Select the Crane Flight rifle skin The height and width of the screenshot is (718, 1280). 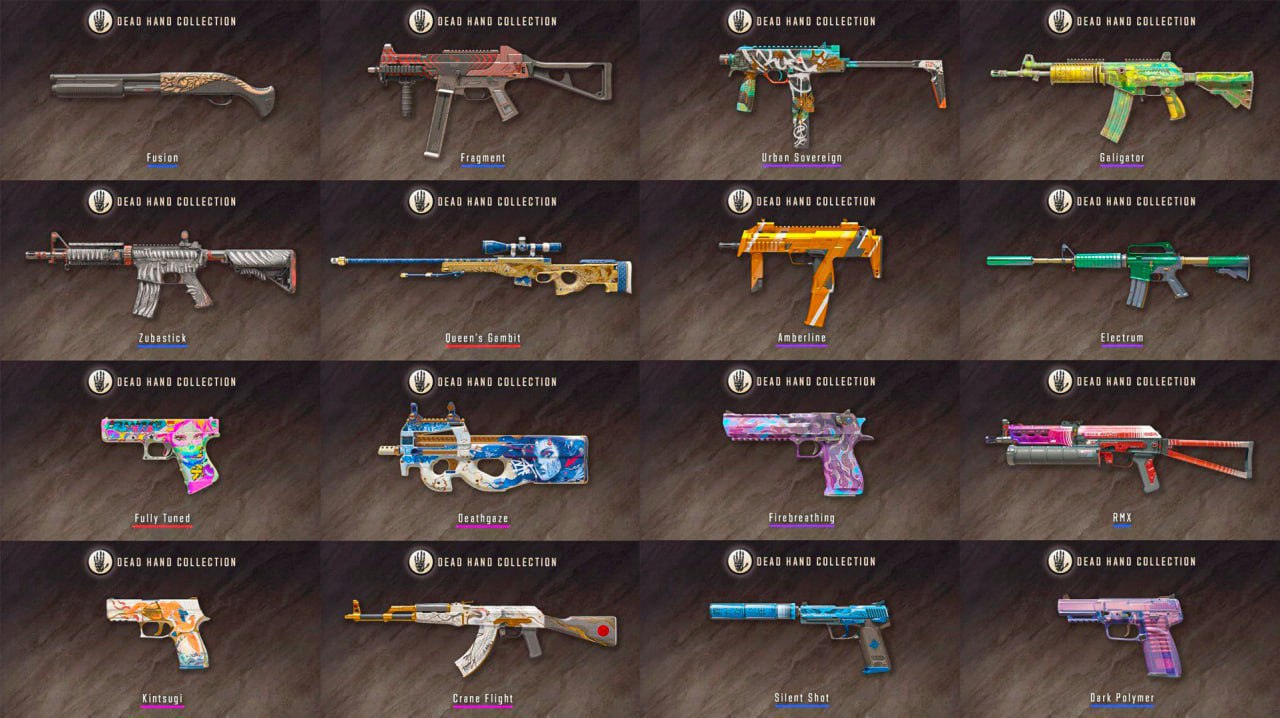[x=480, y=632]
